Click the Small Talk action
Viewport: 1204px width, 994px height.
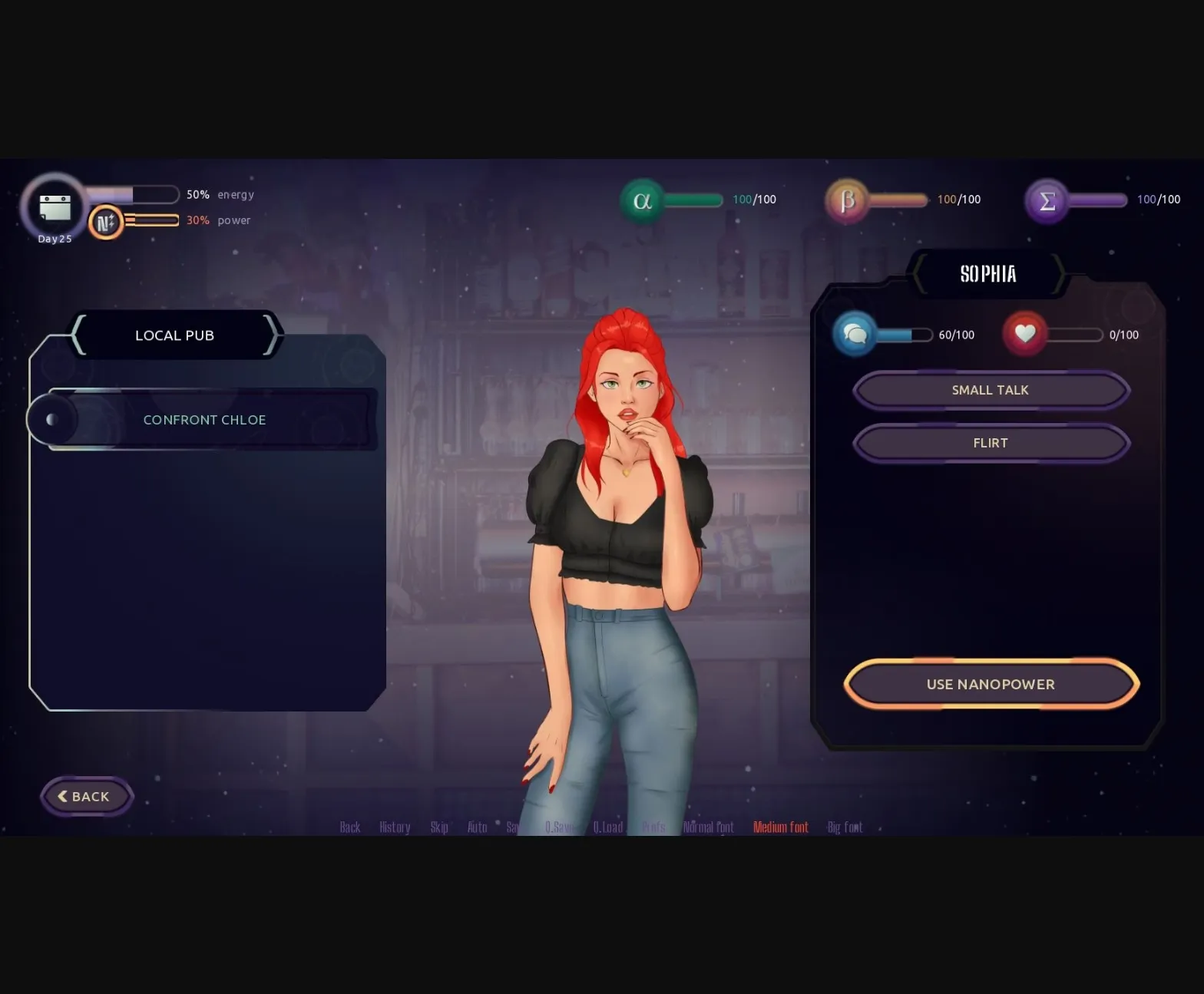point(990,390)
